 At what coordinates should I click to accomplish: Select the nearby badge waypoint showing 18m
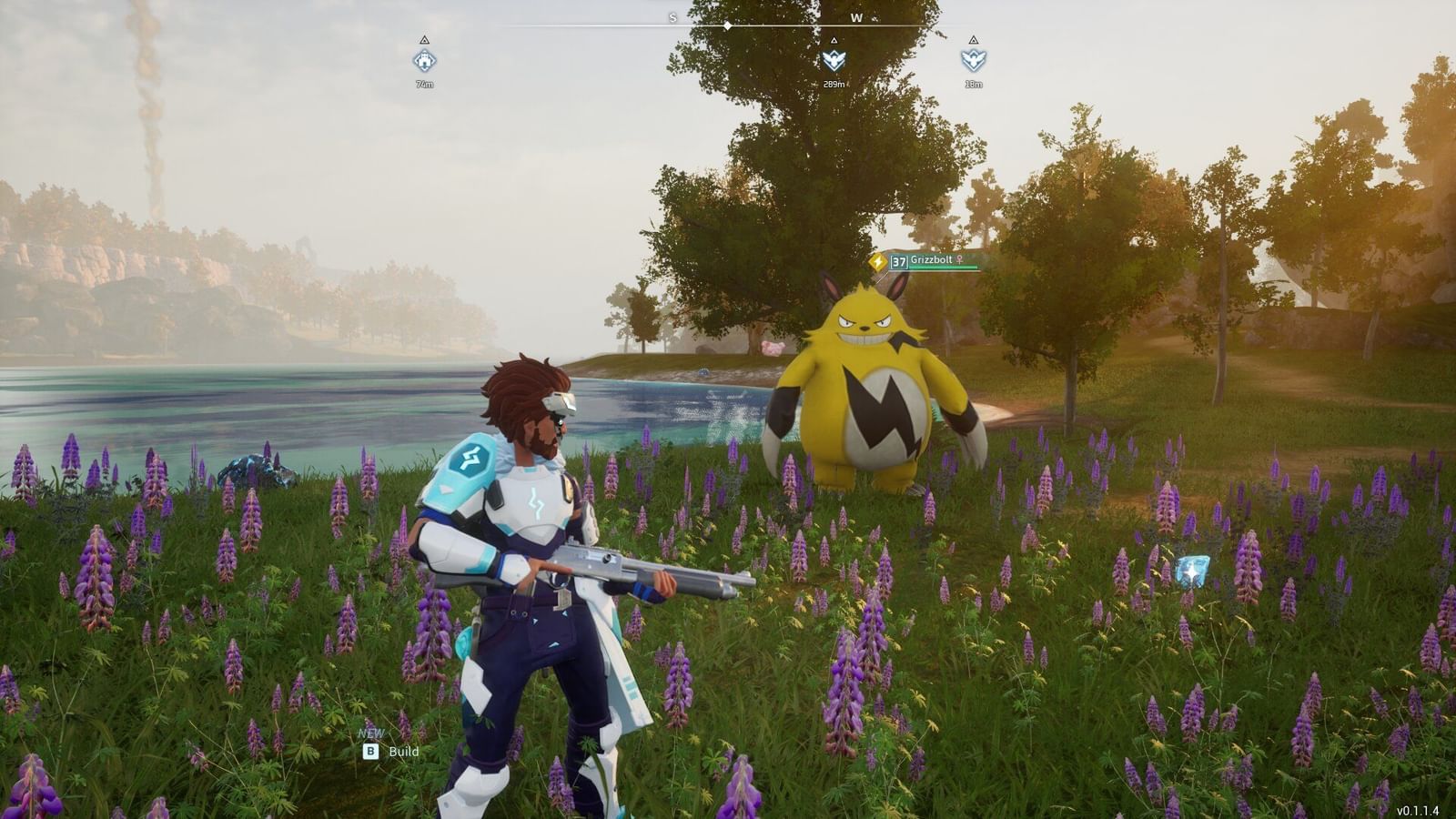click(x=974, y=61)
